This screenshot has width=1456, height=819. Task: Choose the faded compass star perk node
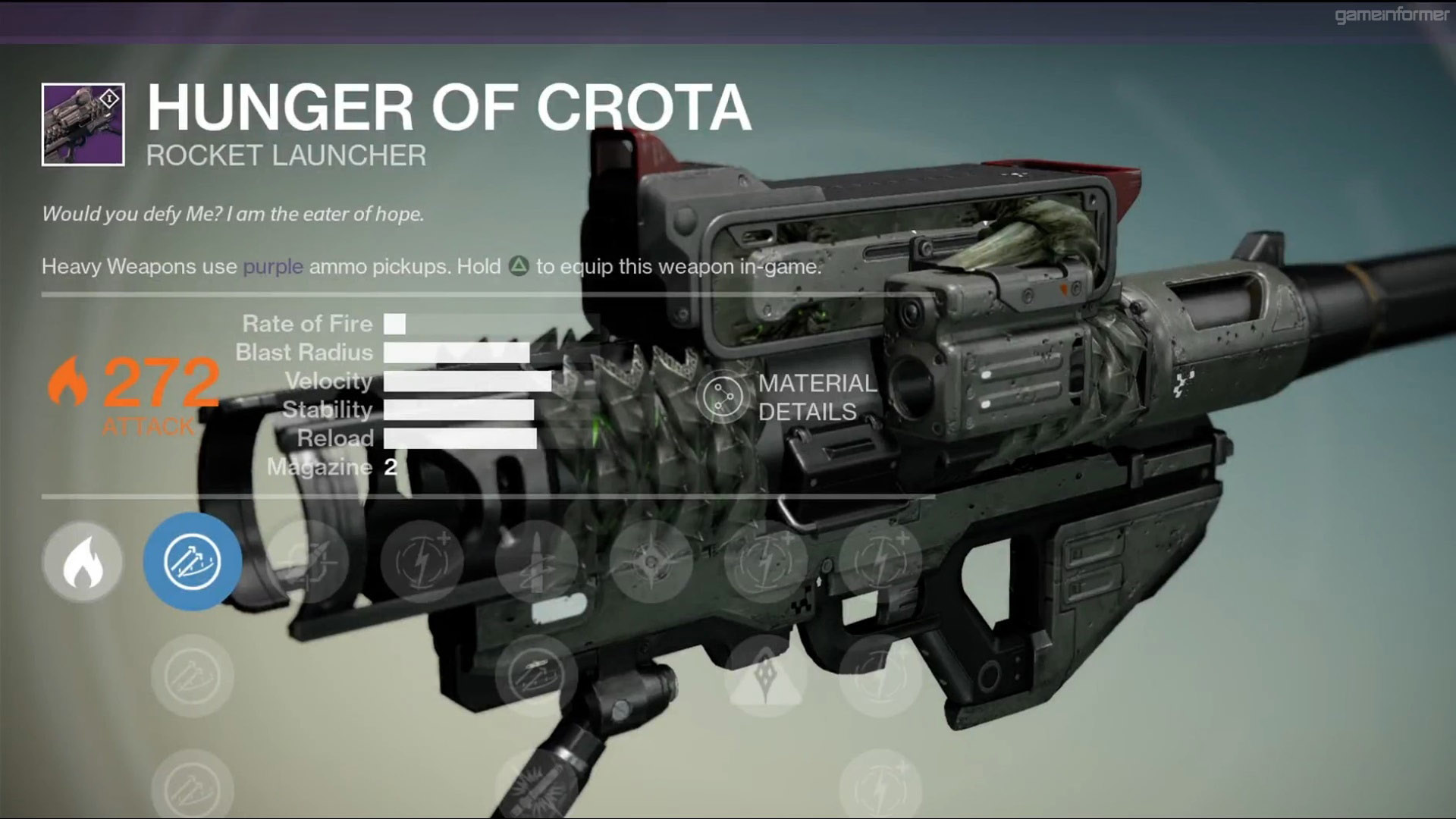(651, 562)
